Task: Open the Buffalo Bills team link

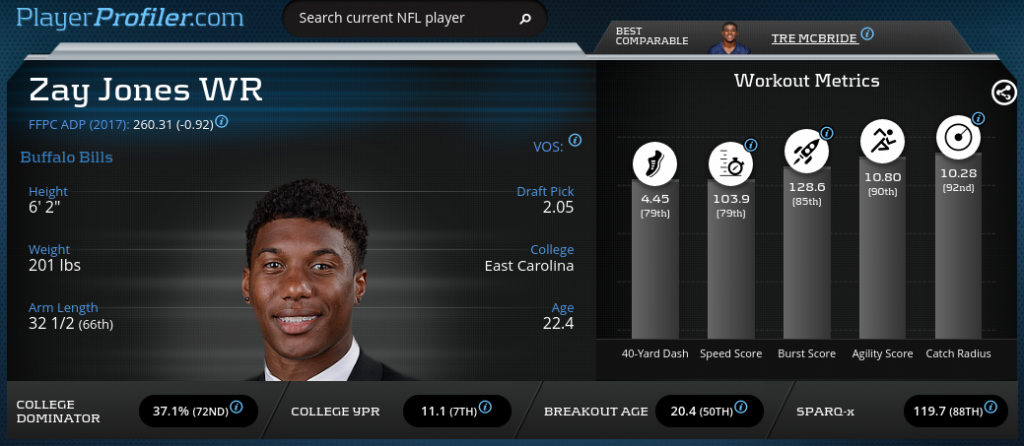Action: (x=66, y=157)
